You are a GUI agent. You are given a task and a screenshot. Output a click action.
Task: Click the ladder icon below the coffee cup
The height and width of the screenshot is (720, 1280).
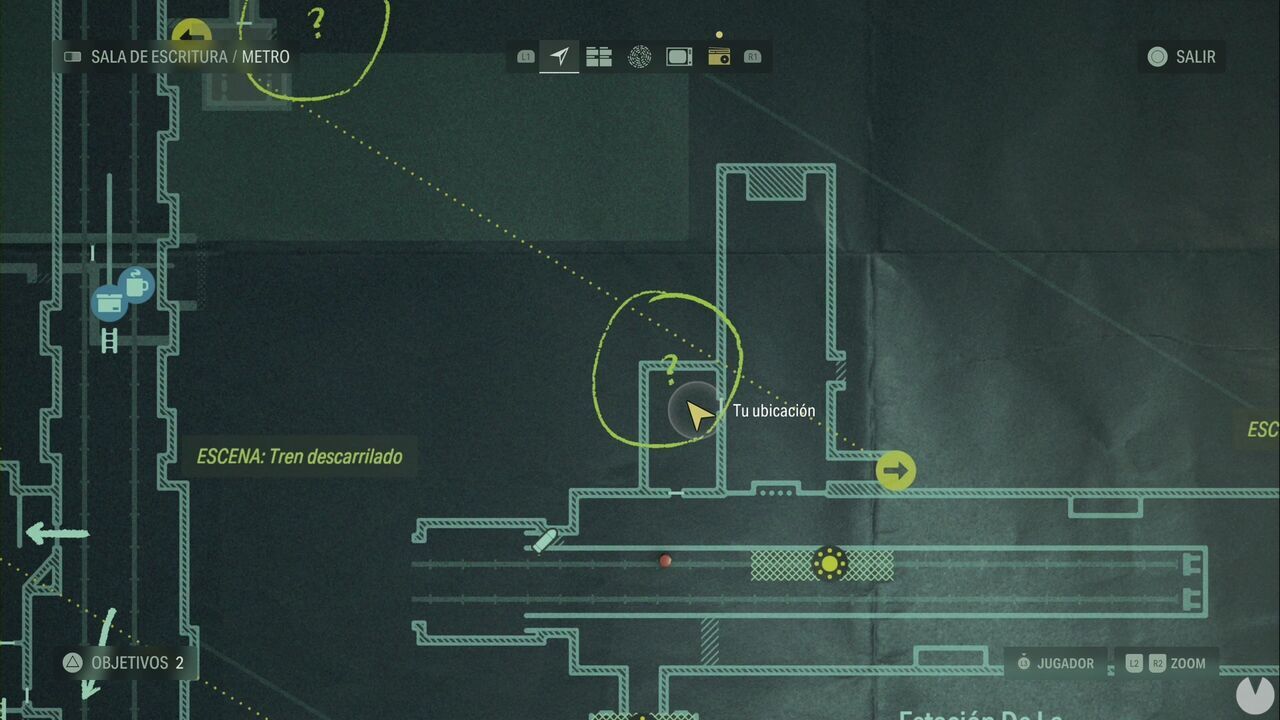coord(108,342)
